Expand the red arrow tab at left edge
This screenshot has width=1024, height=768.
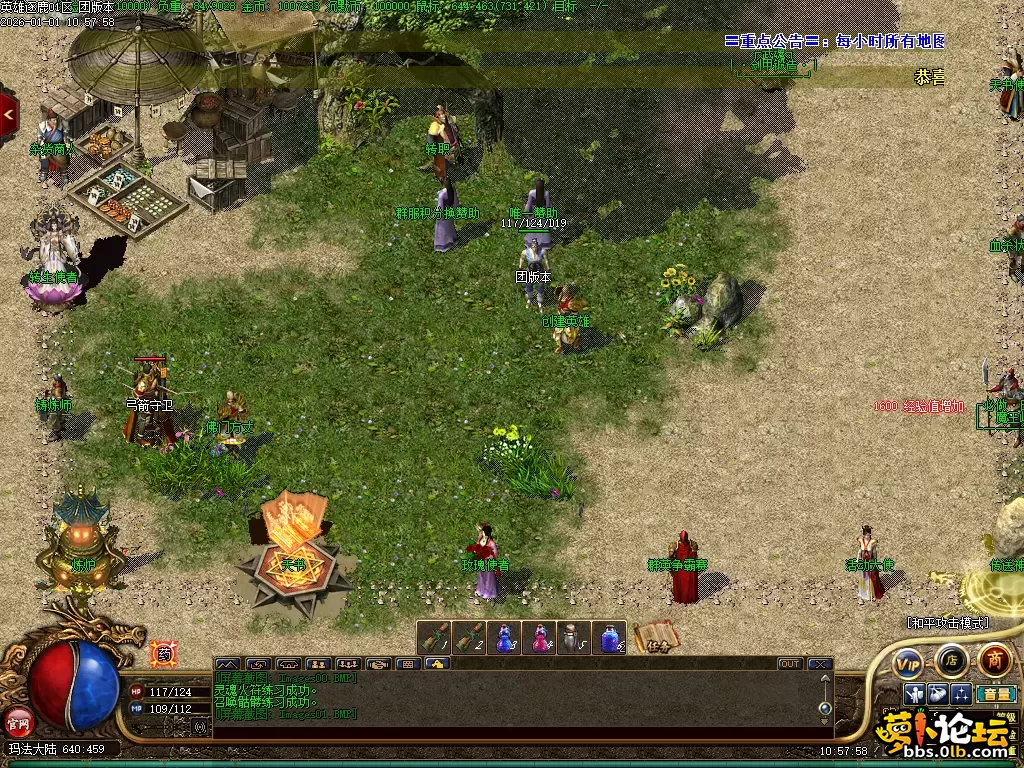tap(8, 114)
